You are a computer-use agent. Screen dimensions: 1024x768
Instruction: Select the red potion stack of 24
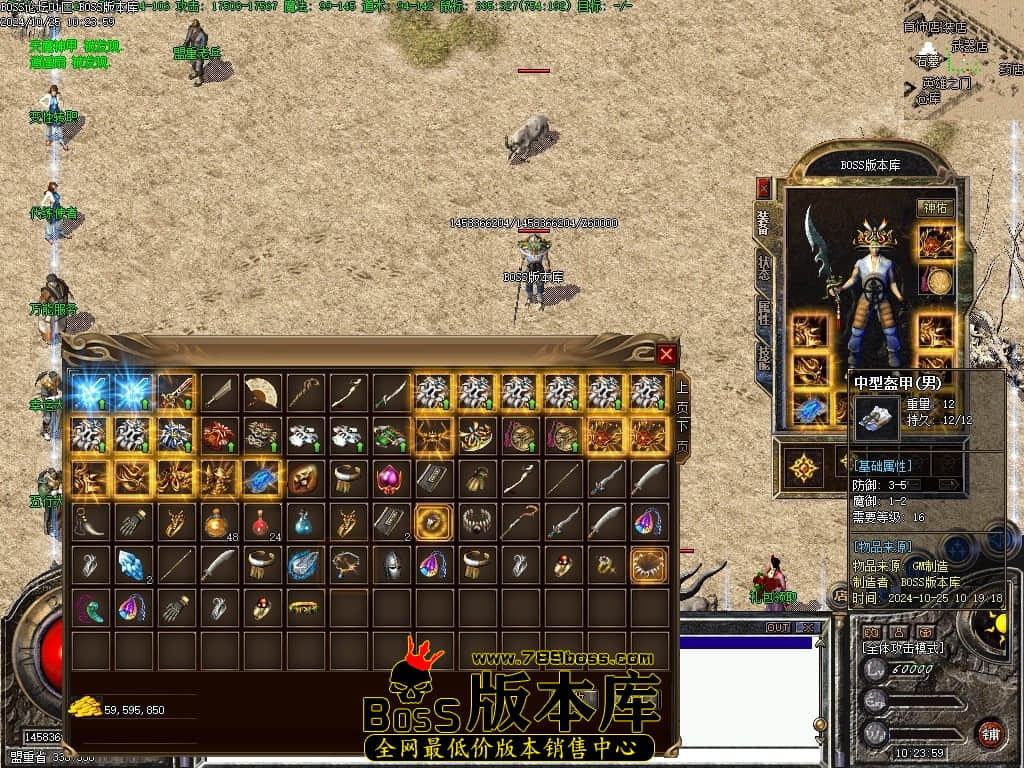tap(261, 521)
